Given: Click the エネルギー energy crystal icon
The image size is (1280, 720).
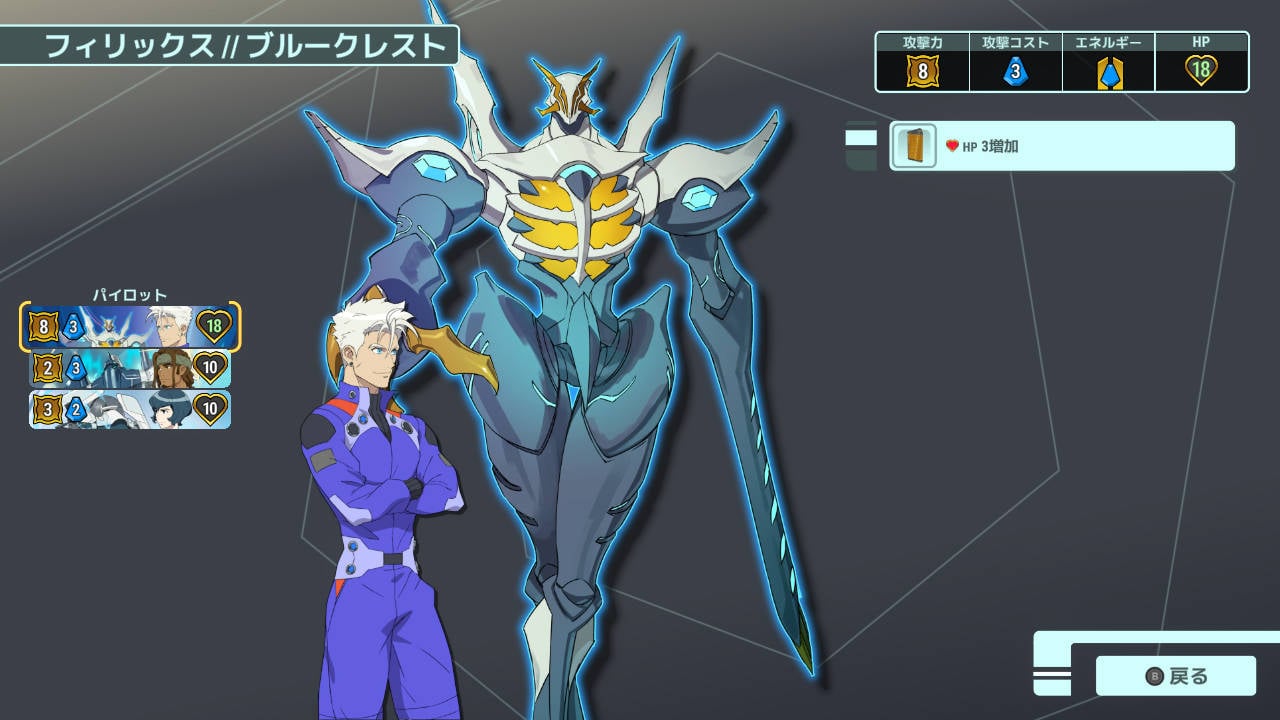Looking at the screenshot, I should coord(1108,70).
